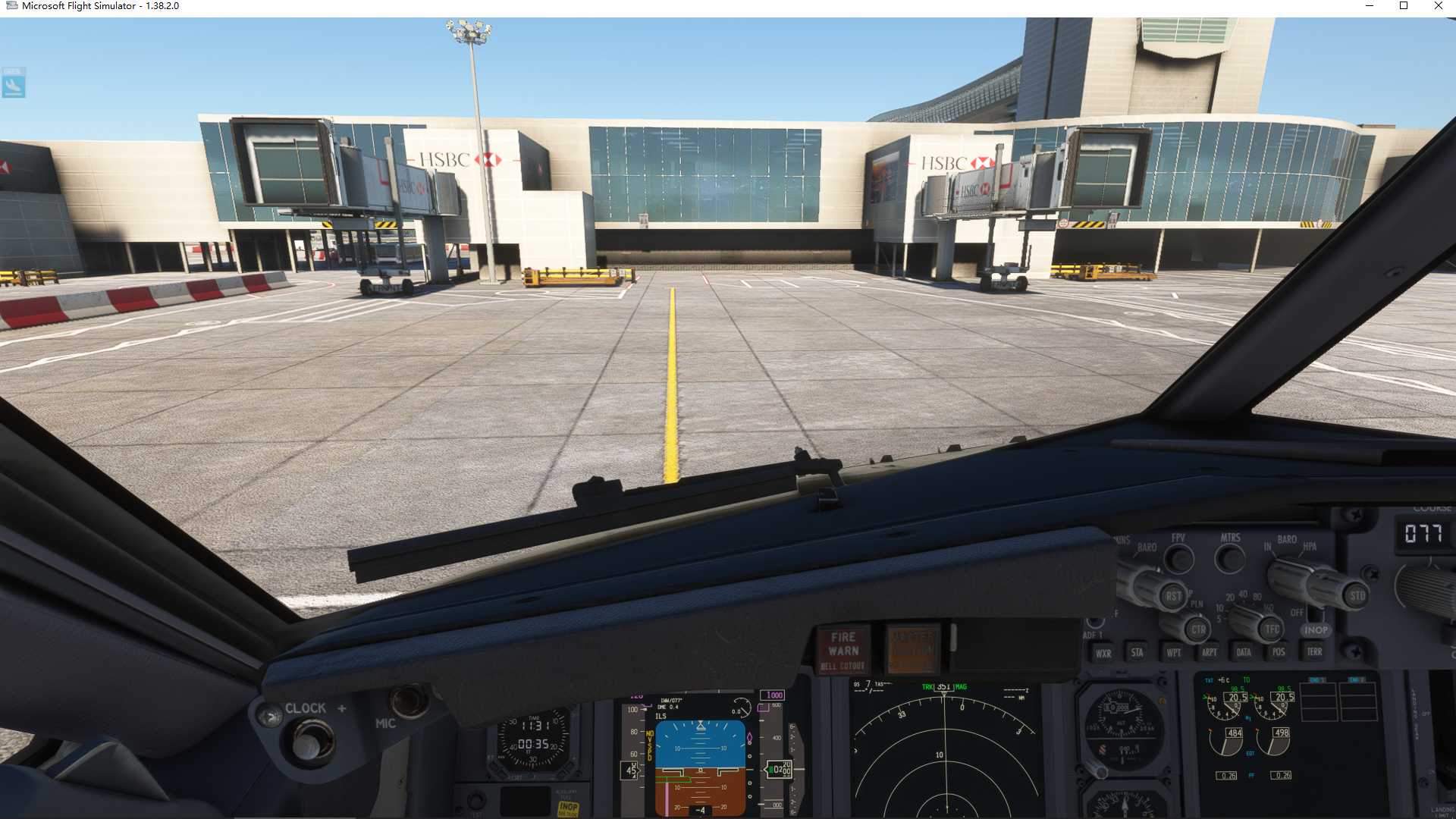Select the WPT waypoint display button

pos(1173,651)
